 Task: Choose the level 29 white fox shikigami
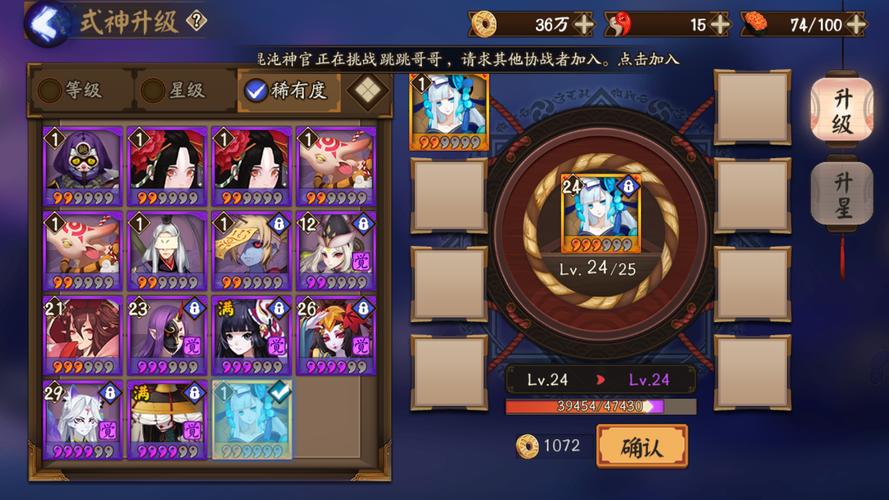pyautogui.click(x=81, y=419)
